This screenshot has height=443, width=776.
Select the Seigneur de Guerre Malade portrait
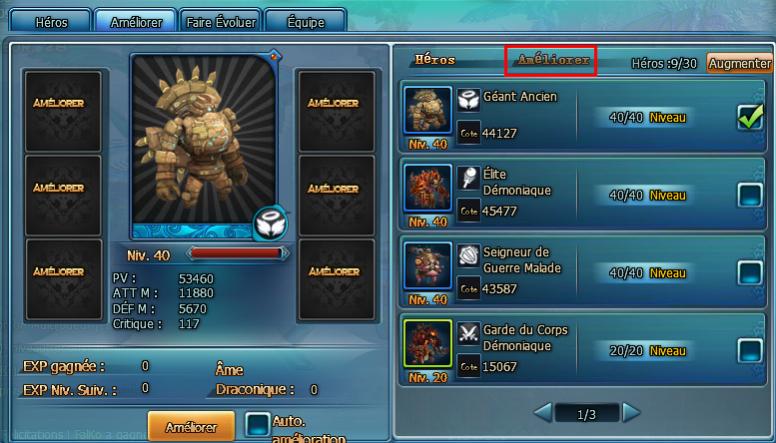click(428, 267)
